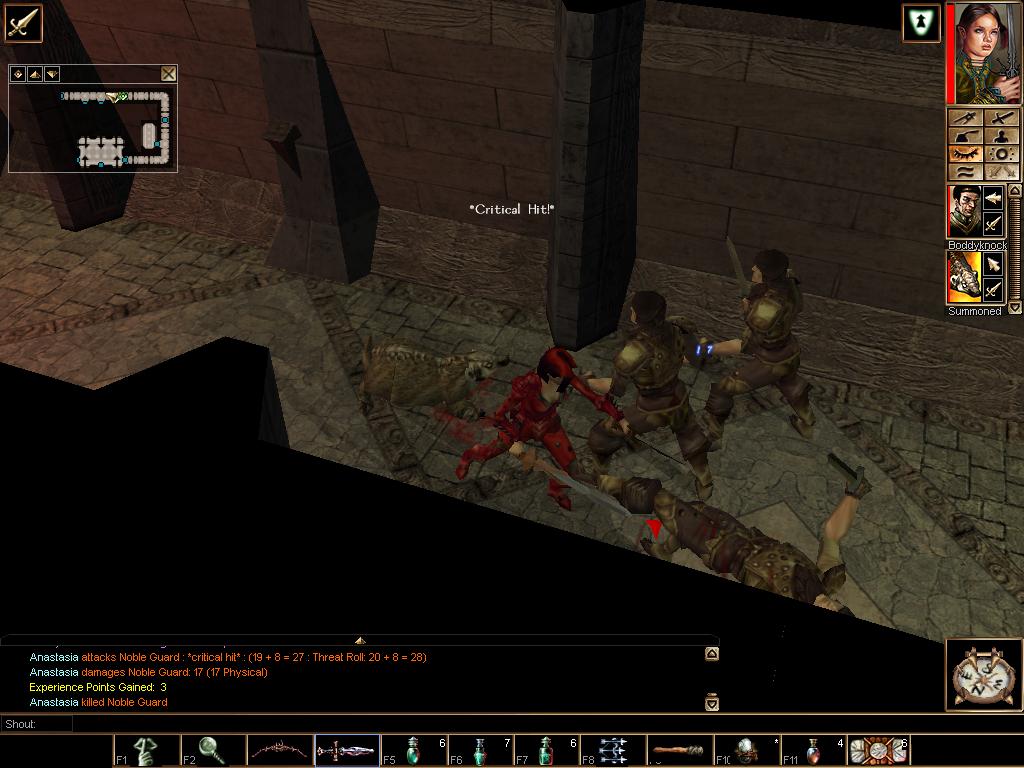Equip the bow in the hotbar
This screenshot has width=1024, height=768.
pyautogui.click(x=280, y=750)
